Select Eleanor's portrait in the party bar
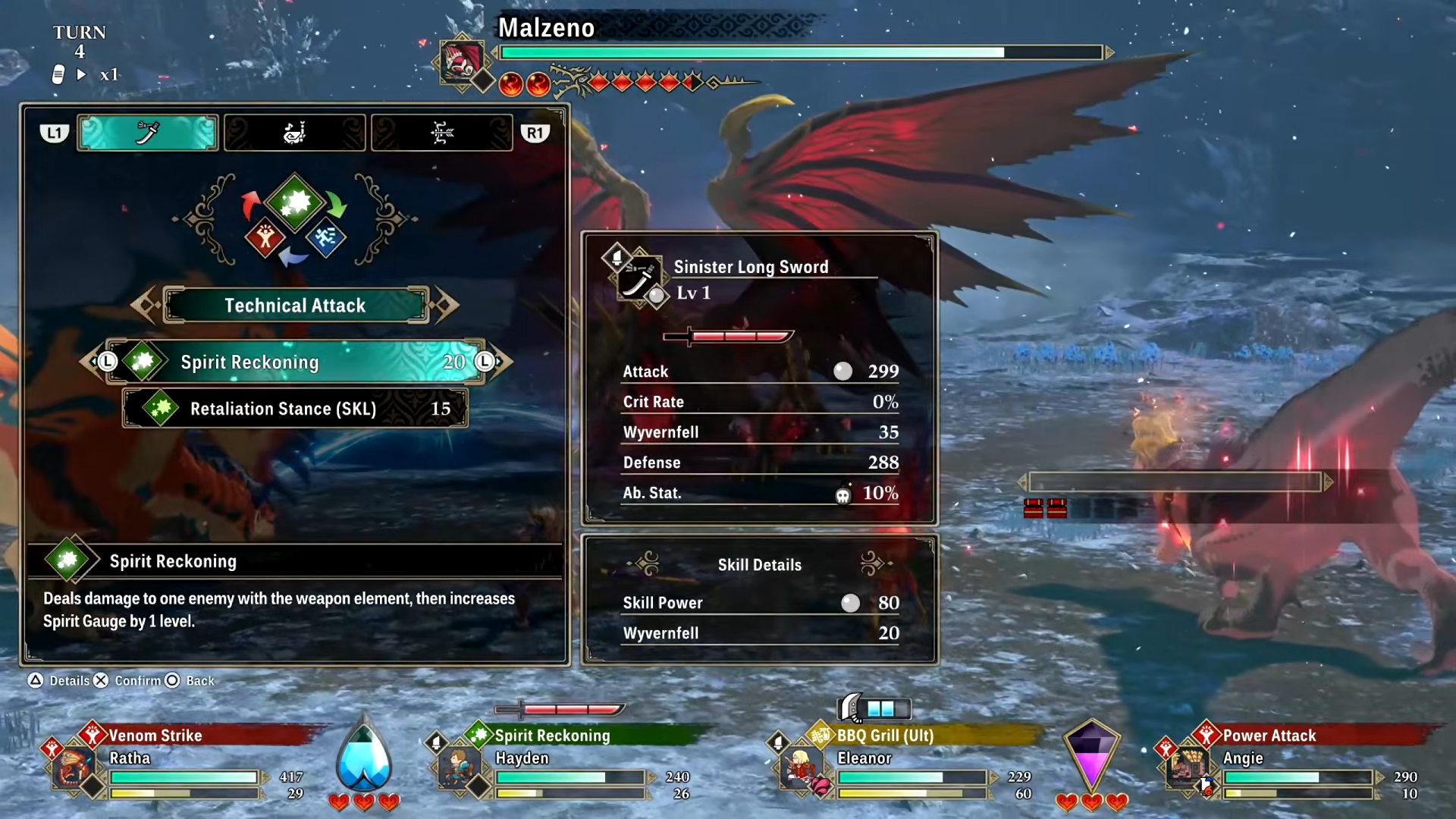Viewport: 1456px width, 819px height. tap(799, 768)
